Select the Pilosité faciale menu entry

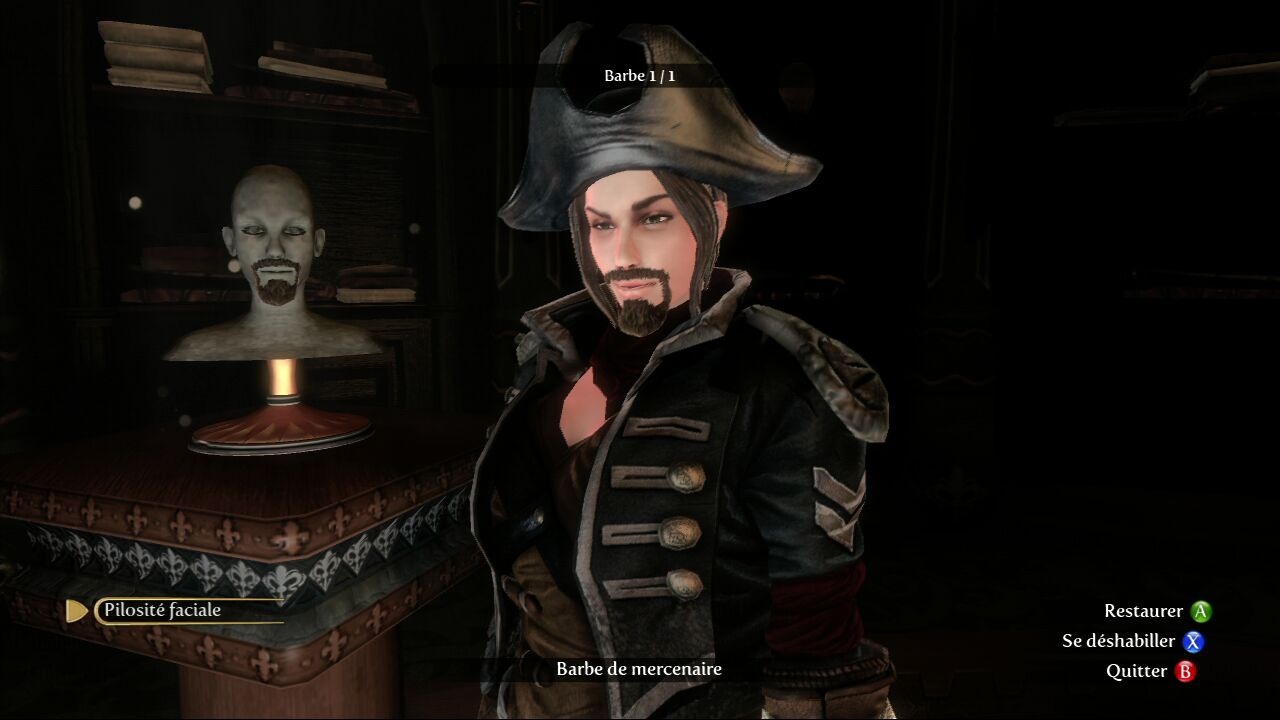[x=163, y=610]
